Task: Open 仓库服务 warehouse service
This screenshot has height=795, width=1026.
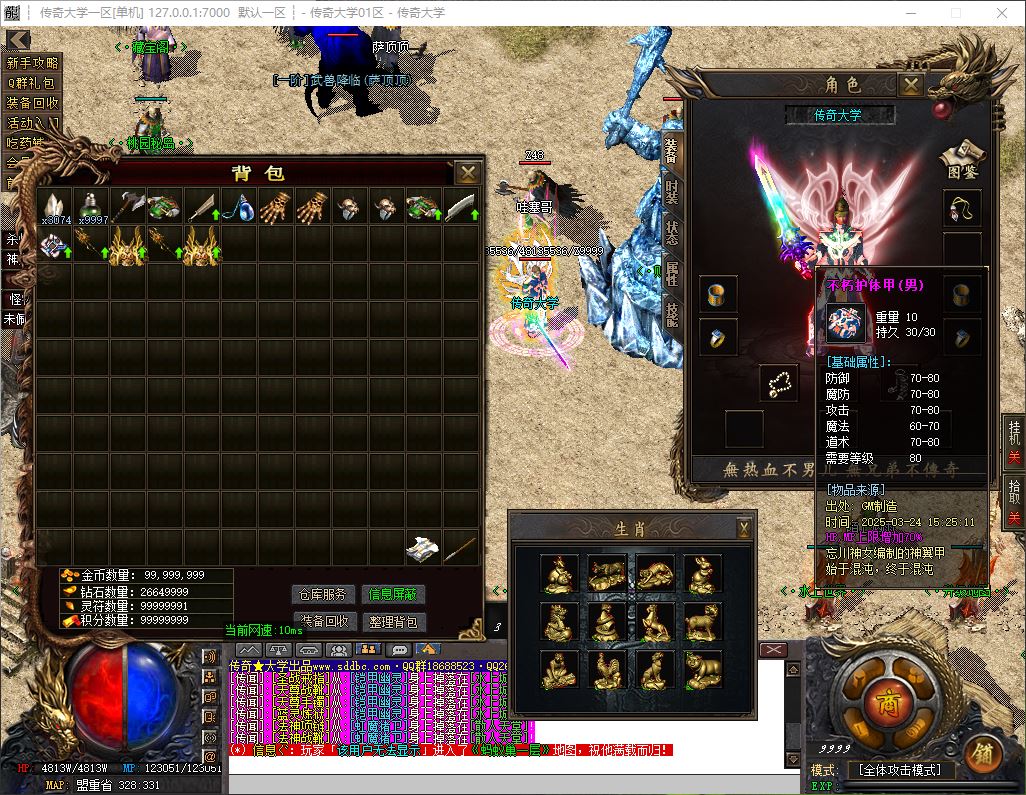Action: 323,594
